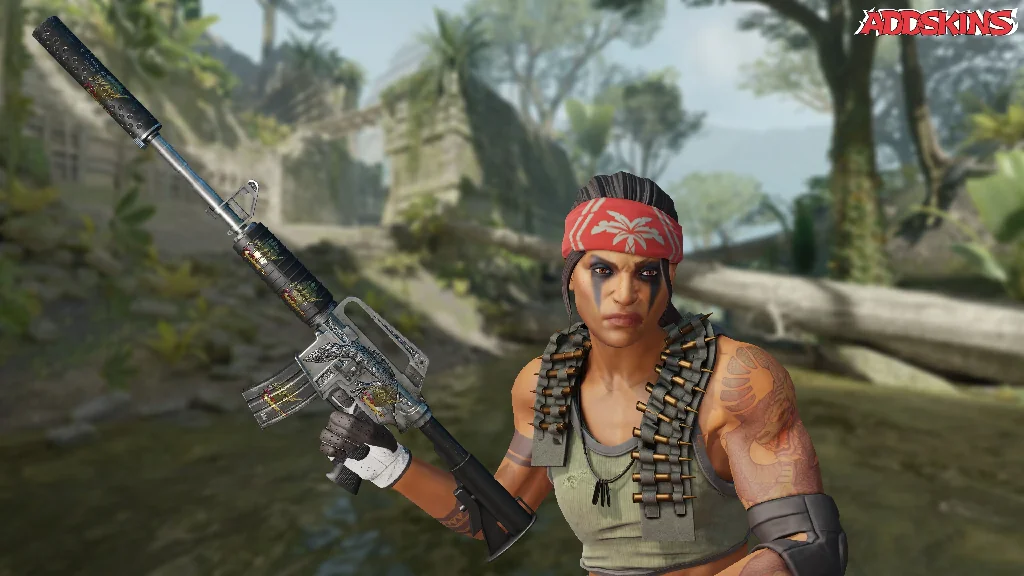The width and height of the screenshot is (1024, 576).
Task: Click the ADDSKINS logo
Action: click(937, 23)
